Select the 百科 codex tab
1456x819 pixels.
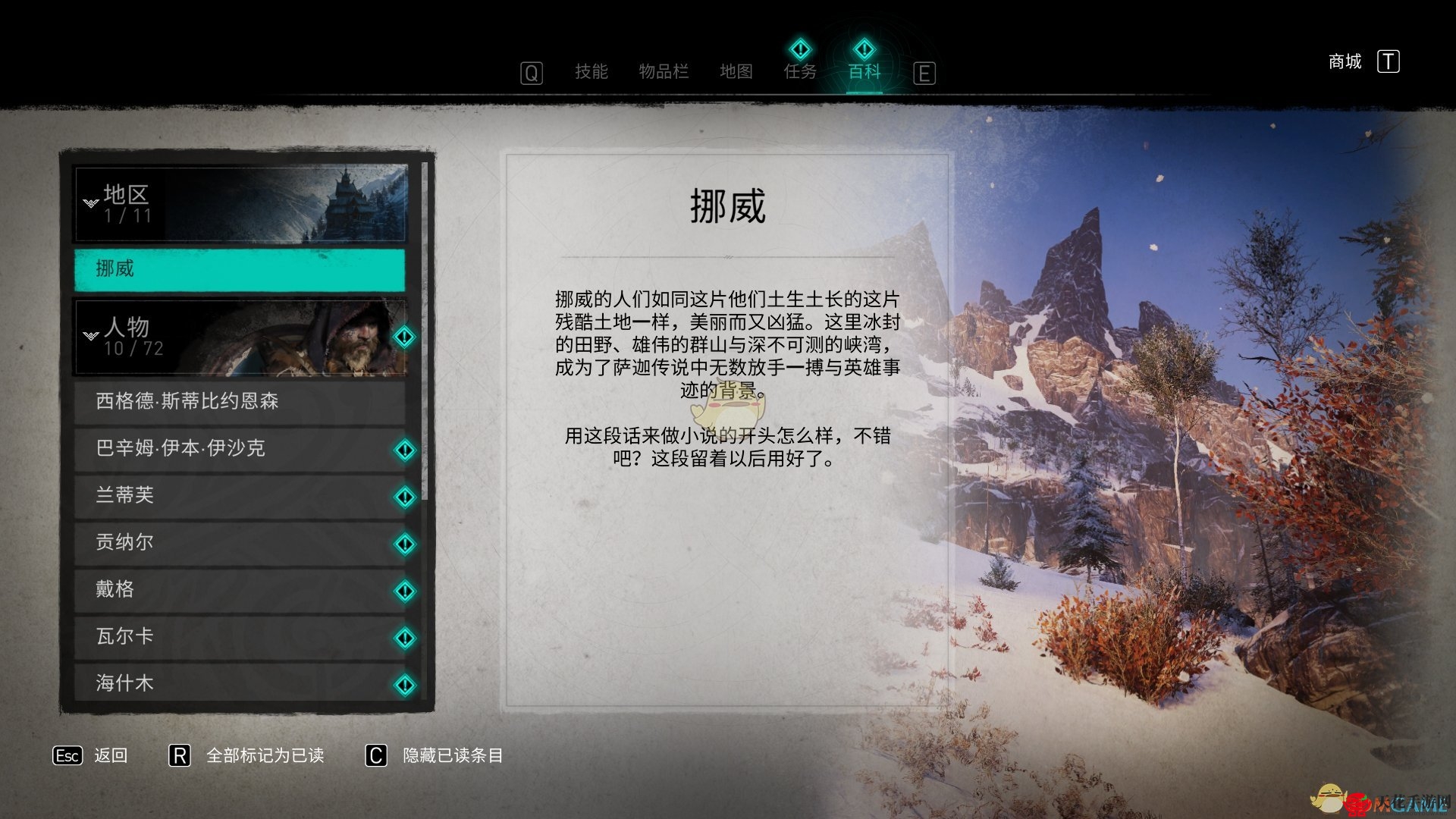click(864, 71)
